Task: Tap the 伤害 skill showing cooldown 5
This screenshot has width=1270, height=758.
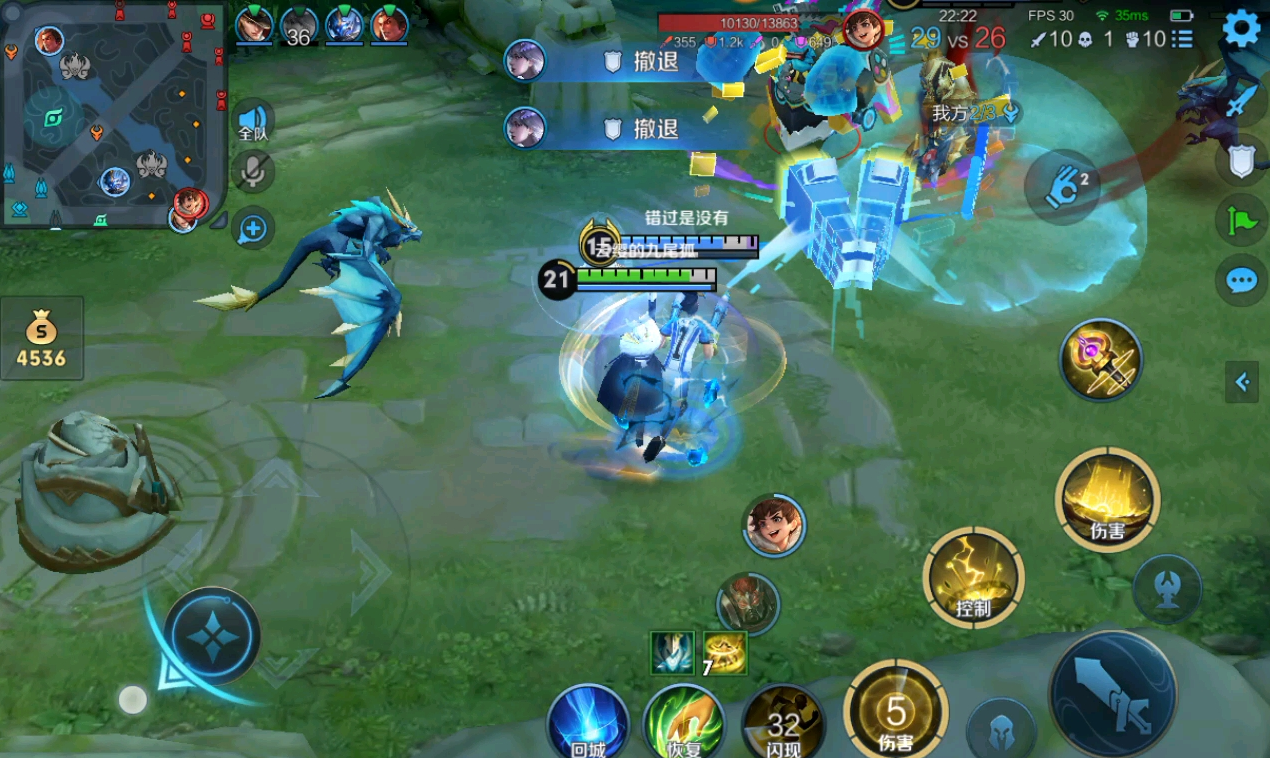Action: (x=896, y=712)
